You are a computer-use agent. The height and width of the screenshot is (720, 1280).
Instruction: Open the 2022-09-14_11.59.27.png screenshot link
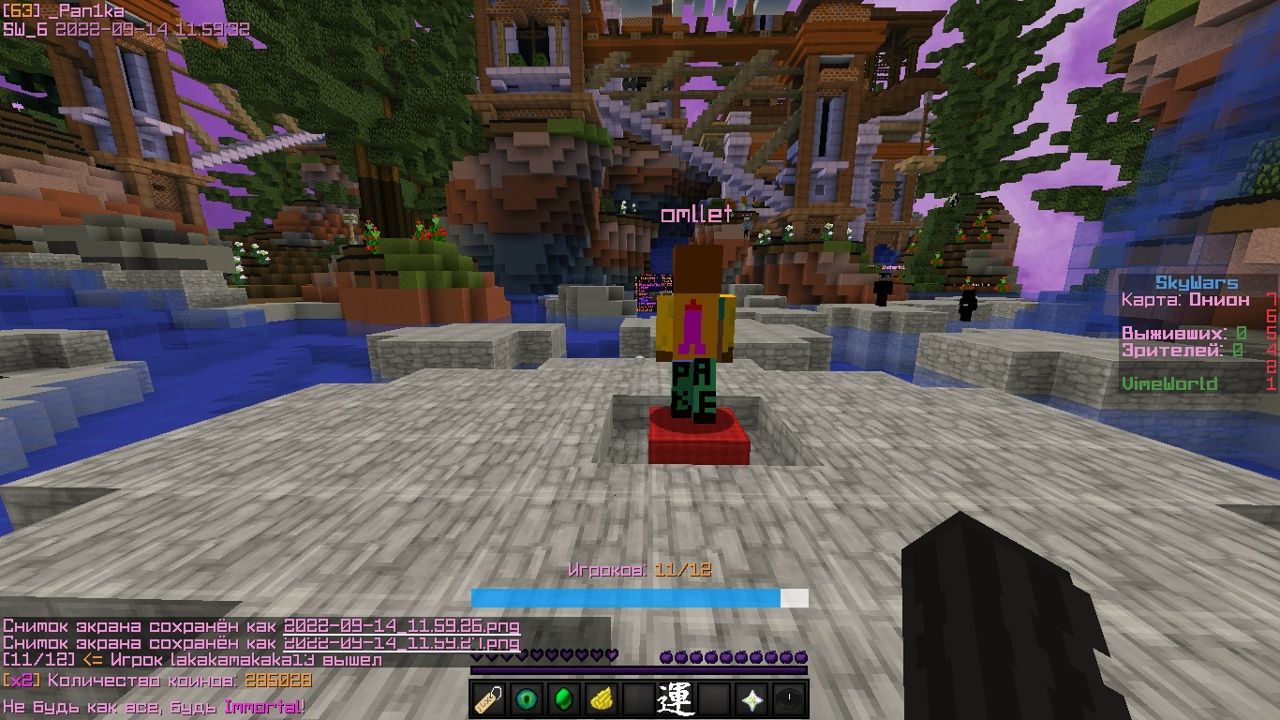tap(401, 644)
